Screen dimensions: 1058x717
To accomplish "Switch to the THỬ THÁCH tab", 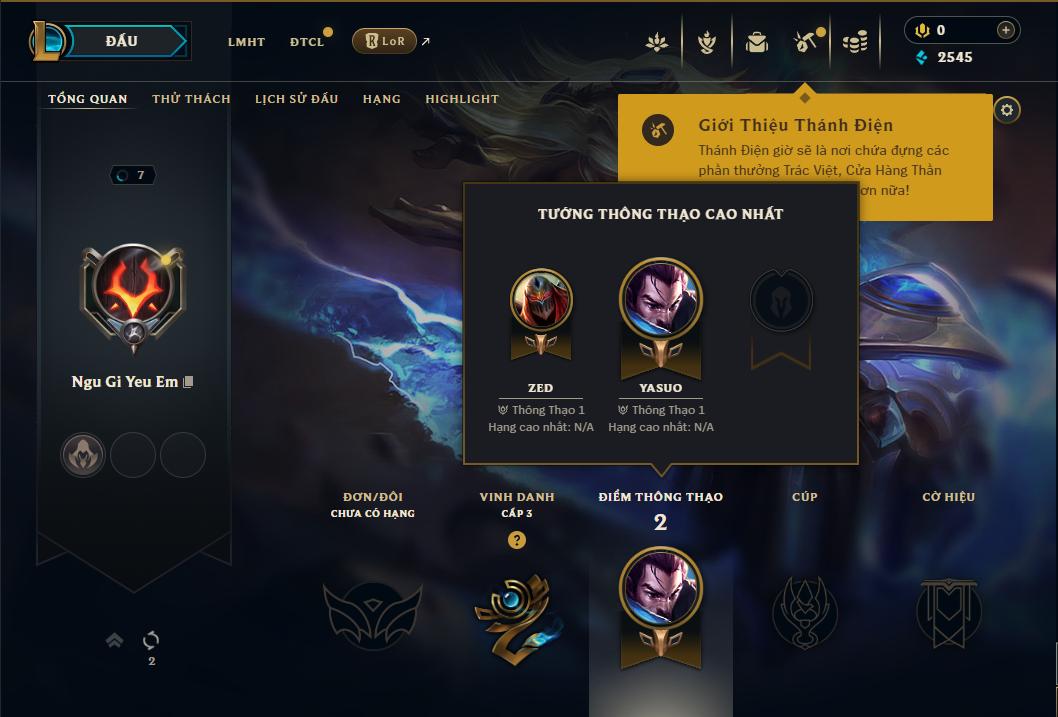I will pos(191,99).
